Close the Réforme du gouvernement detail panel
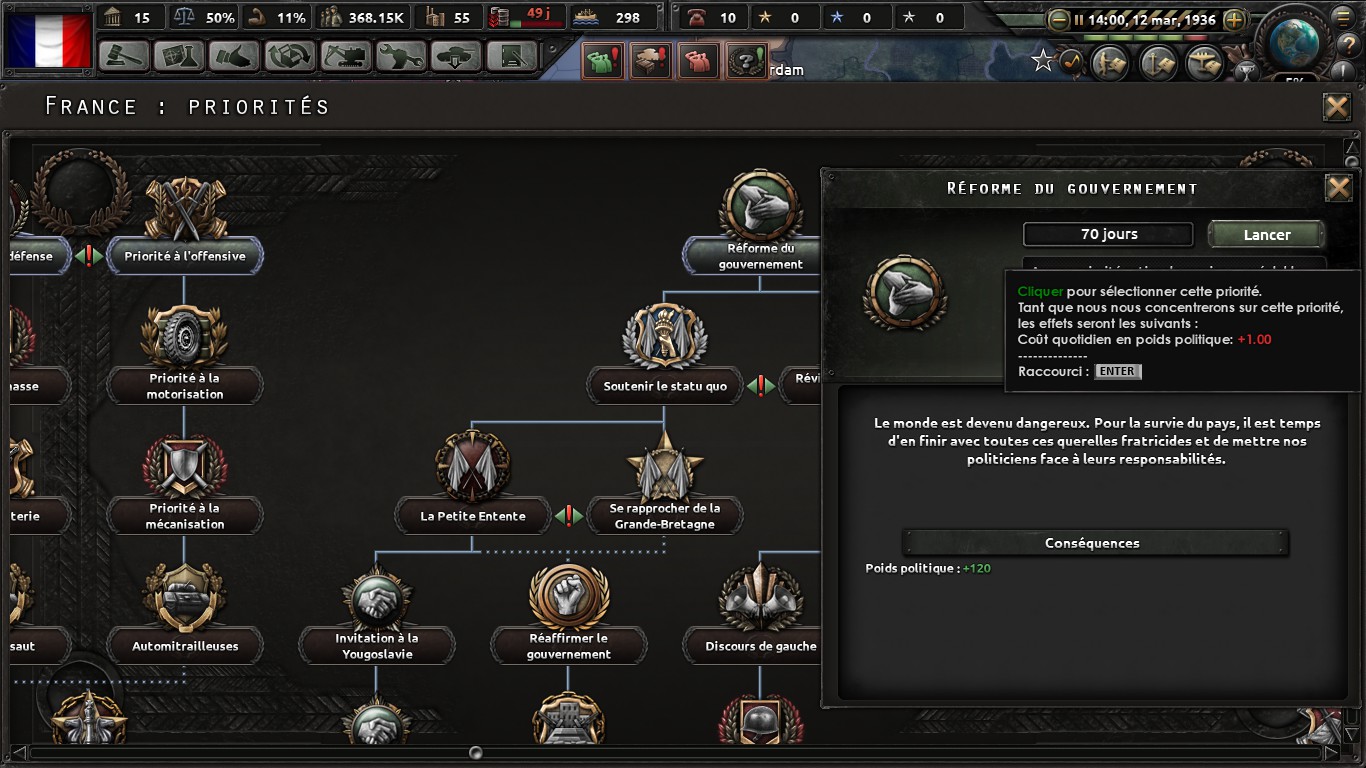Viewport: 1366px width, 768px height. click(1338, 187)
